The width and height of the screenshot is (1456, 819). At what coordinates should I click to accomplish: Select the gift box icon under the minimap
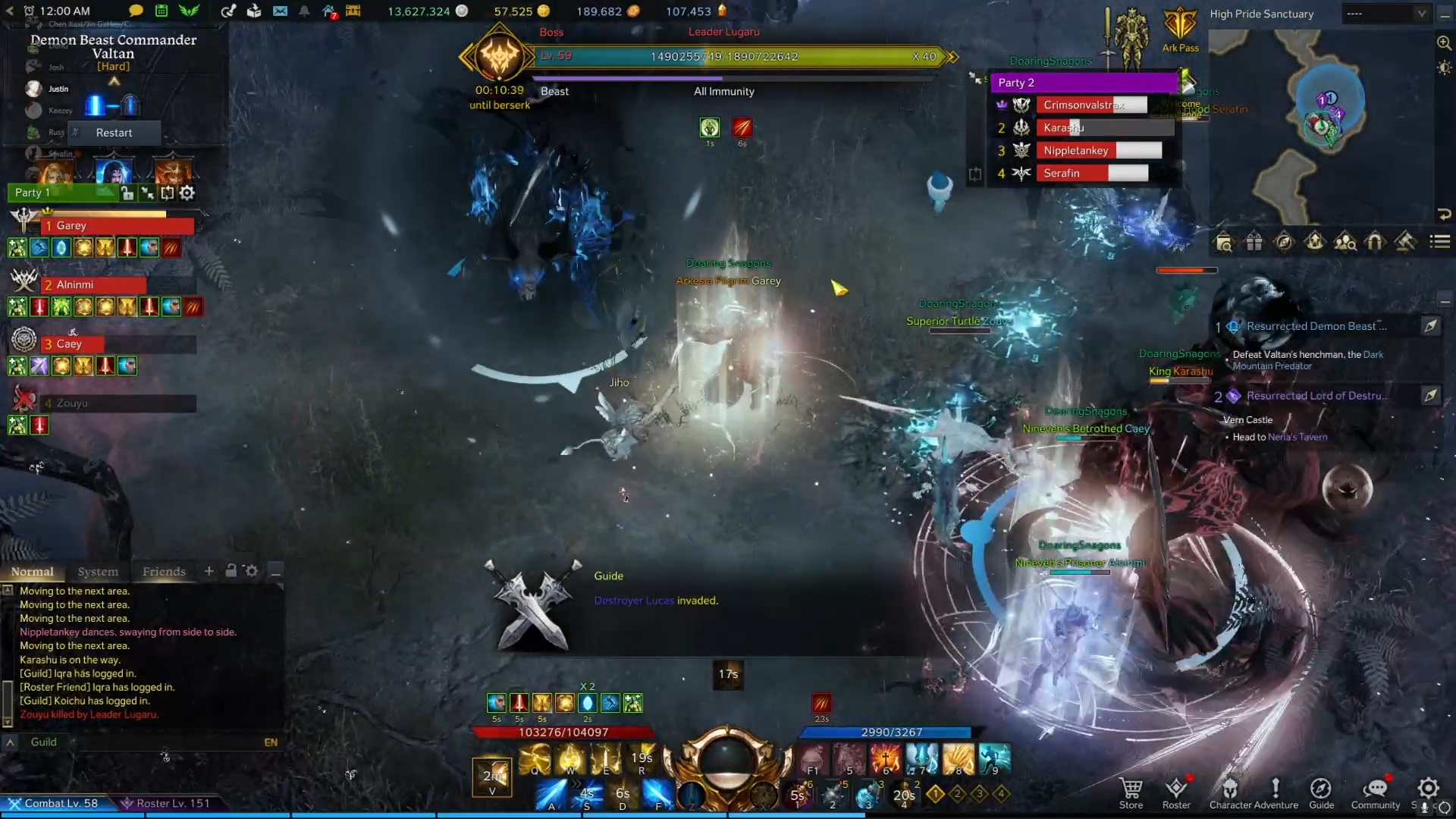[1254, 241]
